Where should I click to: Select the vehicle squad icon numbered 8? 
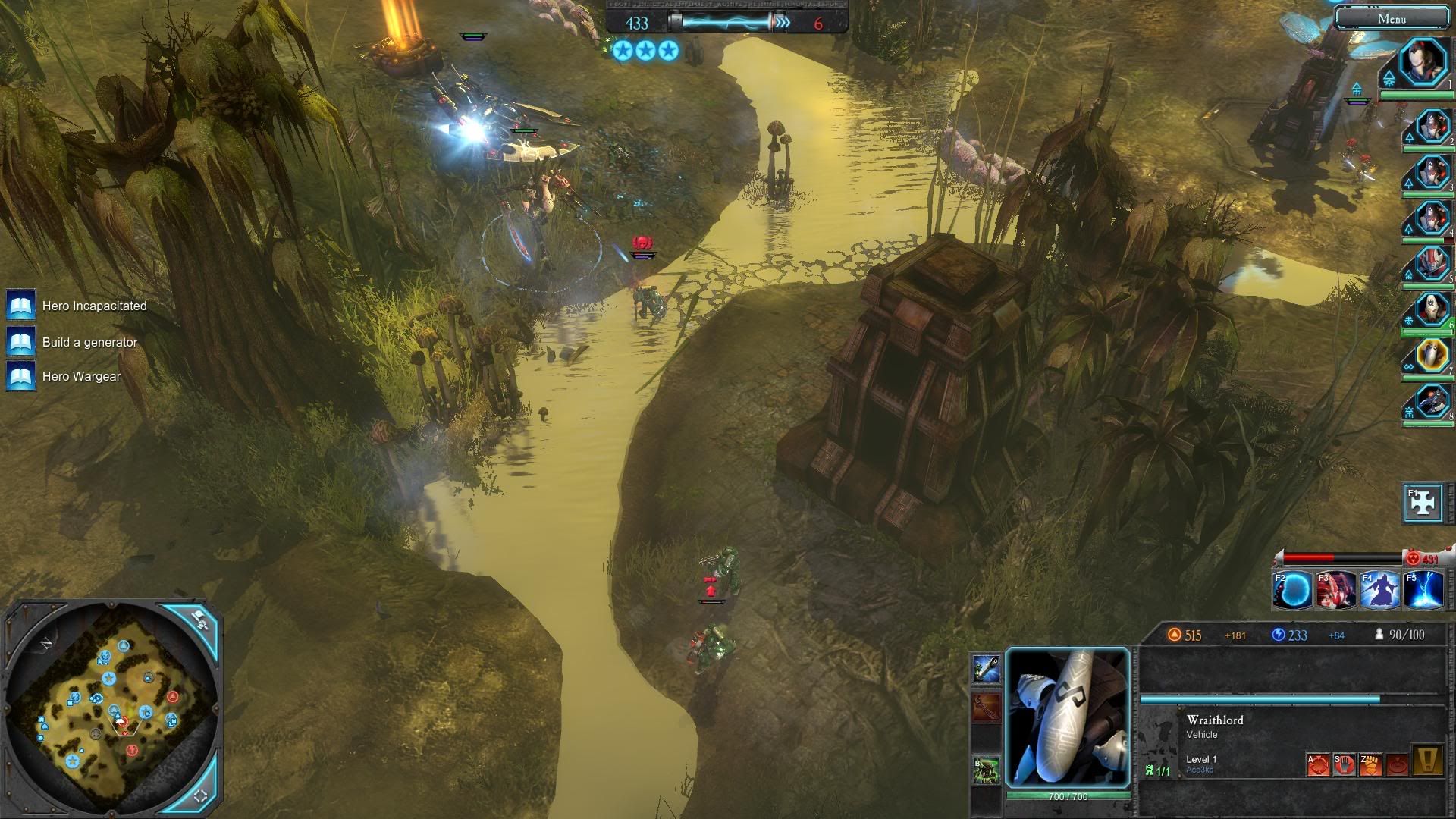tap(1432, 400)
